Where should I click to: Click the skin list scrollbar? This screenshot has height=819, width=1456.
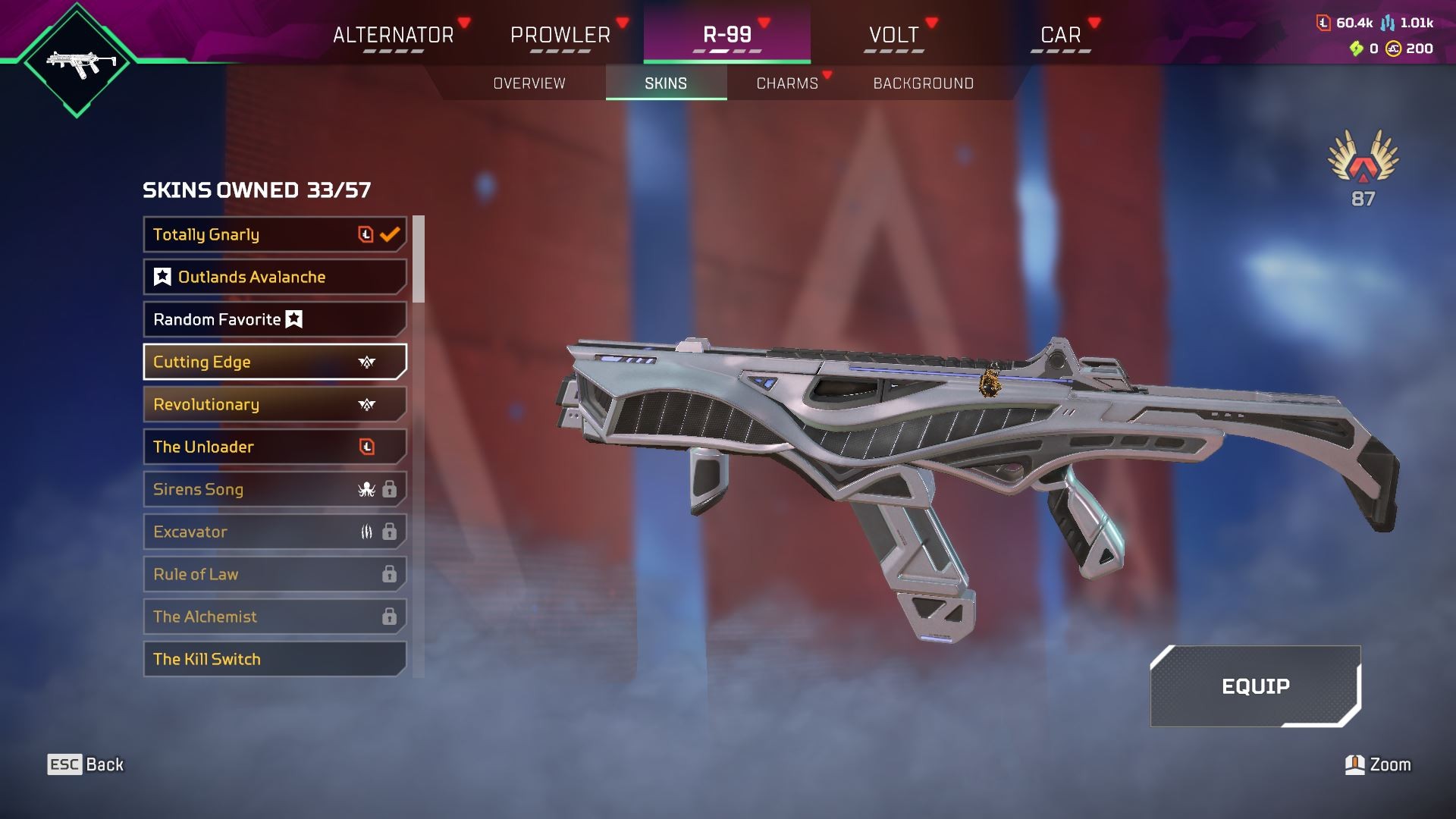pos(419,259)
